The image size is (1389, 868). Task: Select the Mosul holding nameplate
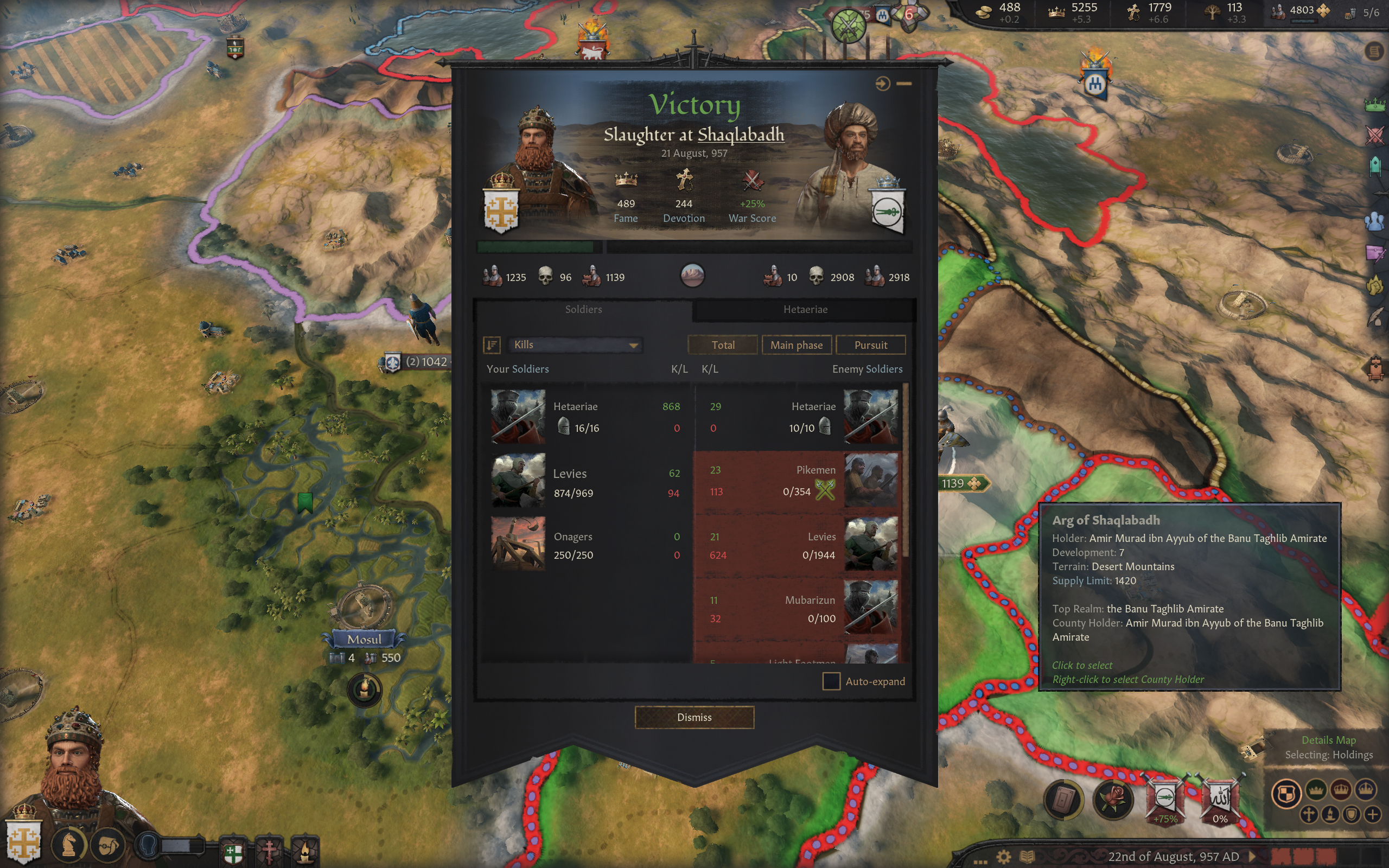364,639
